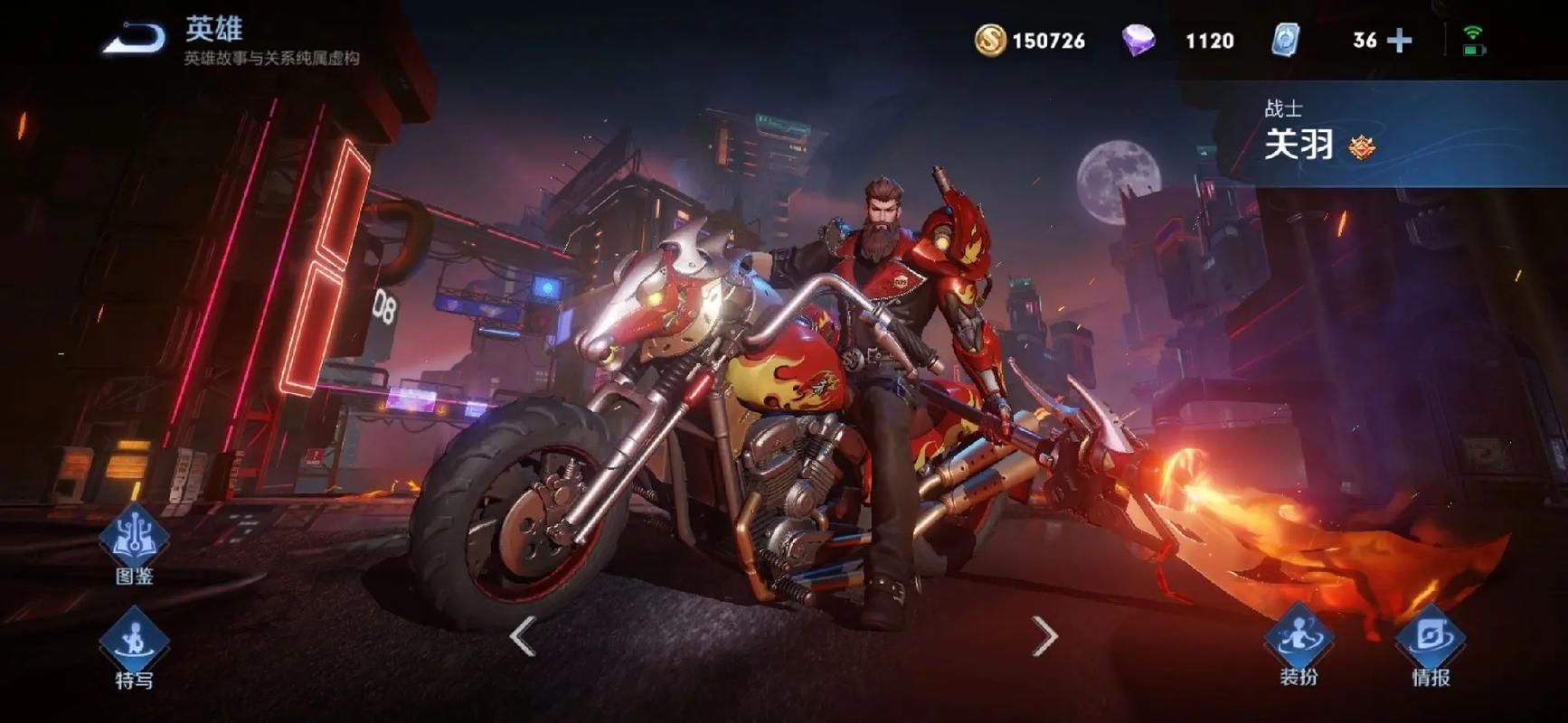Click the badge beside 关羽 name
Screen dimensions: 1568x723
[1362, 146]
